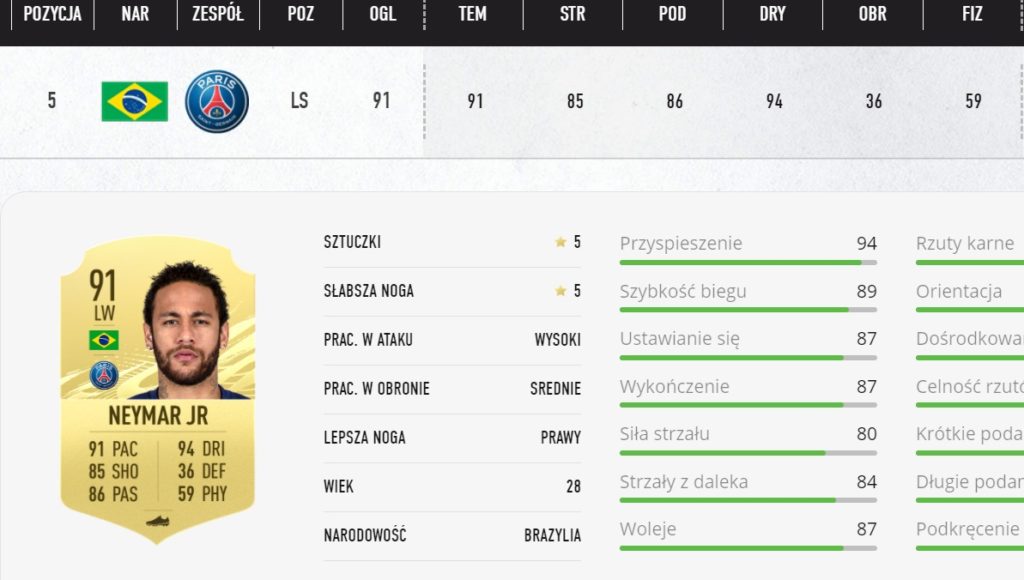The image size is (1024, 580).
Task: Open the Neymar Jr gold player card
Action: 157,390
